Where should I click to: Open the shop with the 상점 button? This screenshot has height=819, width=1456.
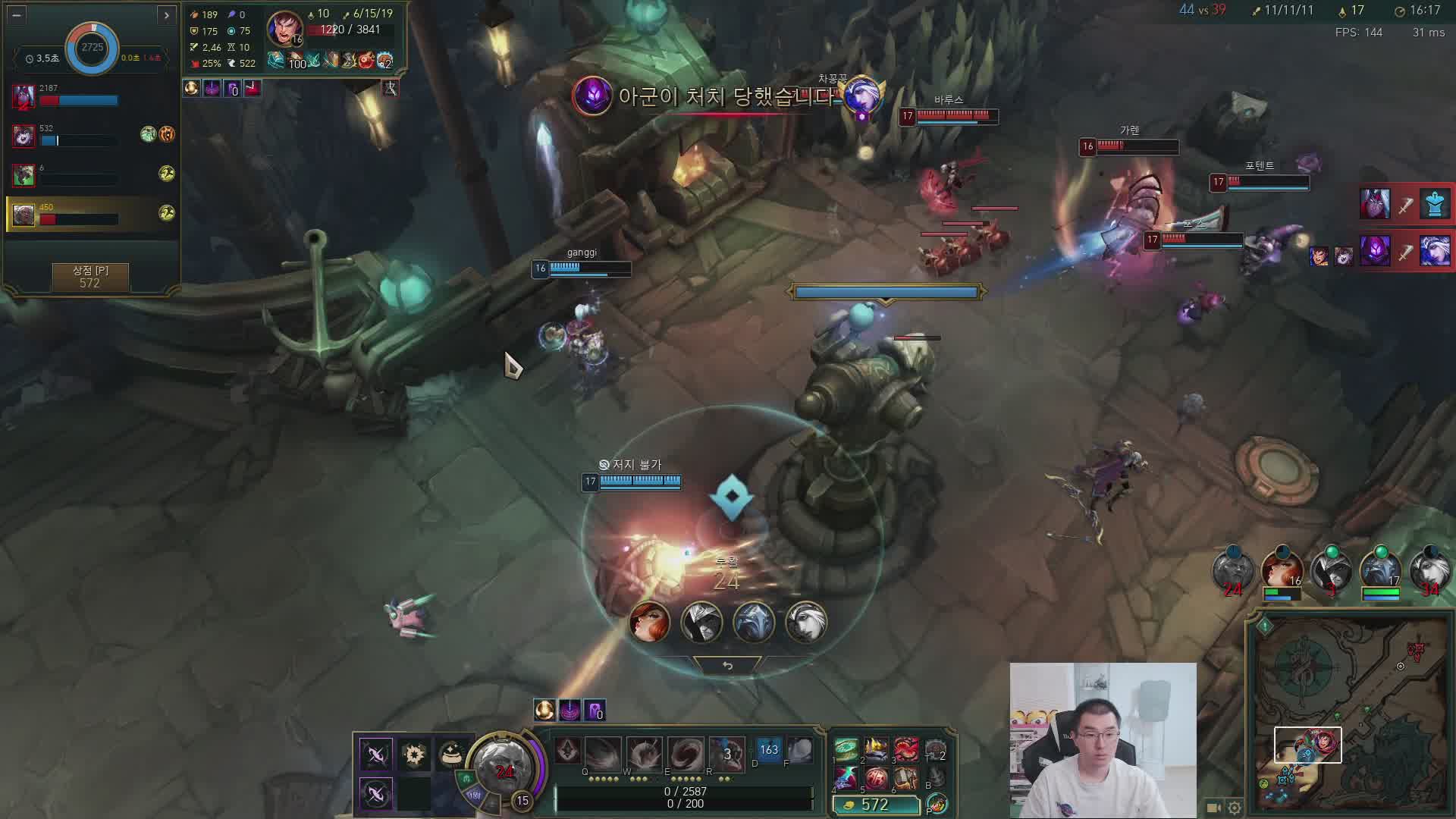tap(90, 277)
